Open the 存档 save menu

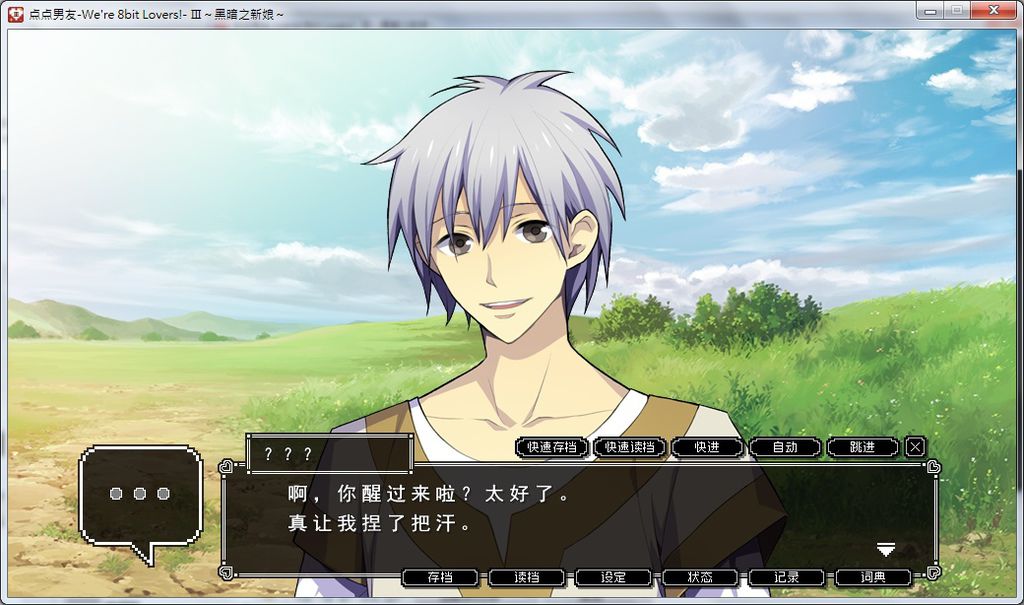(x=440, y=577)
